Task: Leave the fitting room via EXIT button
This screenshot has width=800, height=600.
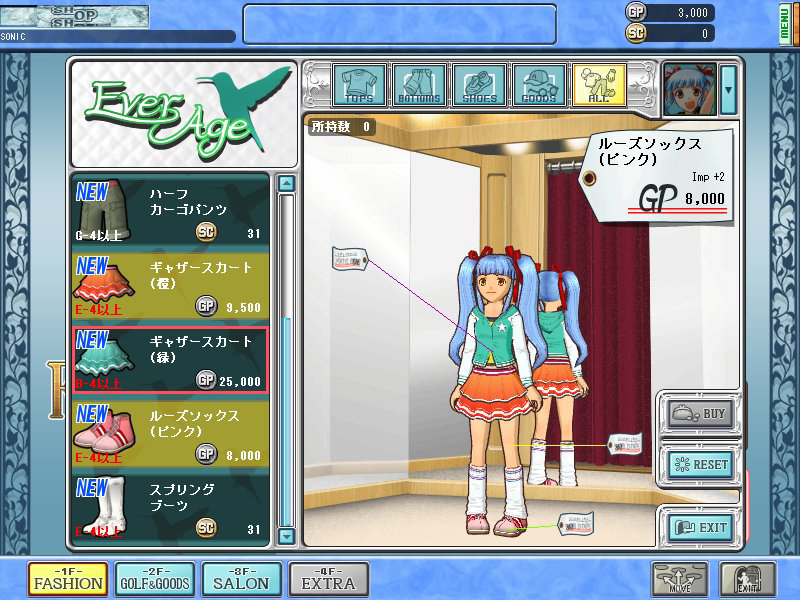Action: 702,527
